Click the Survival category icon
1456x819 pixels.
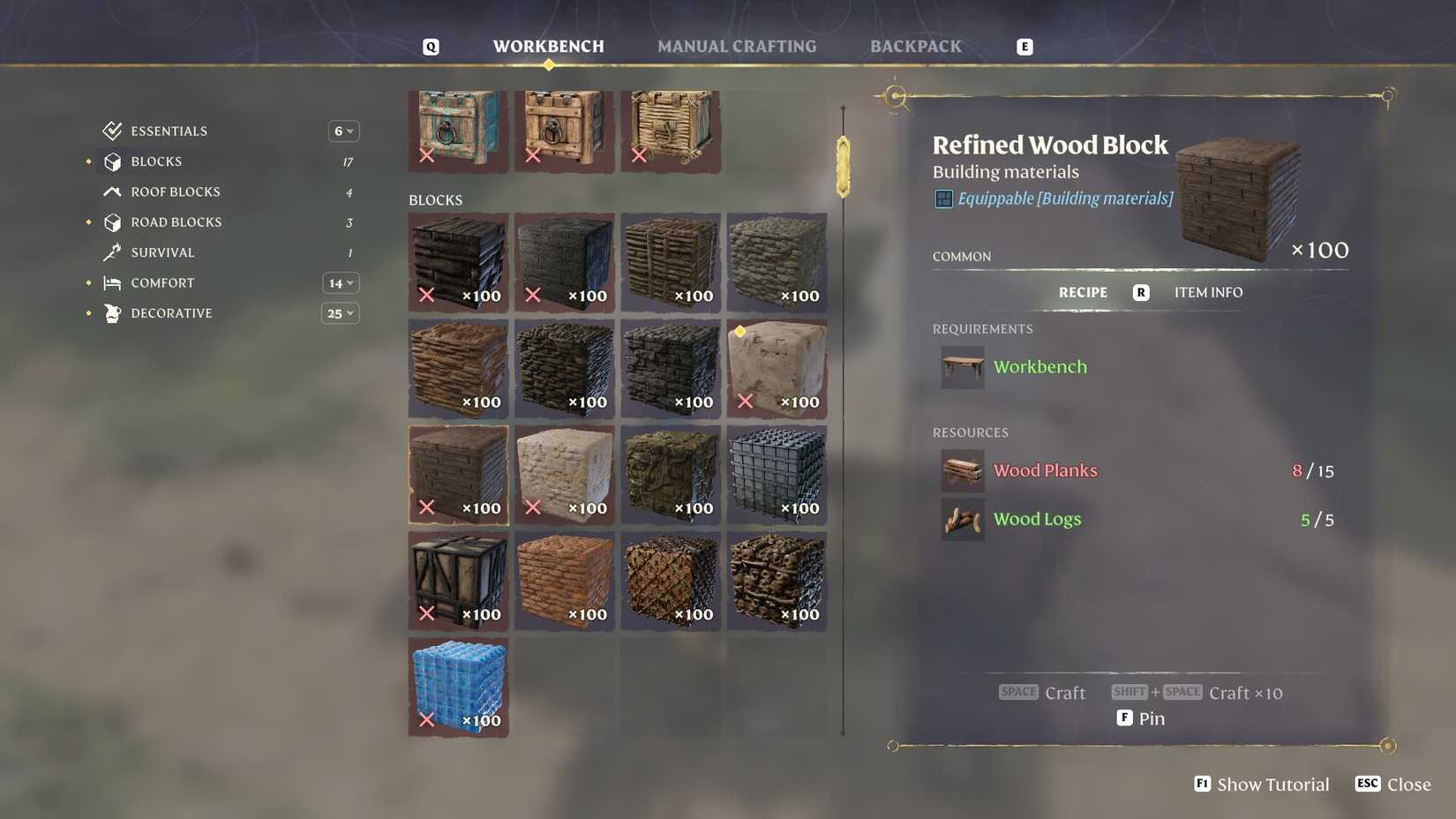point(112,252)
